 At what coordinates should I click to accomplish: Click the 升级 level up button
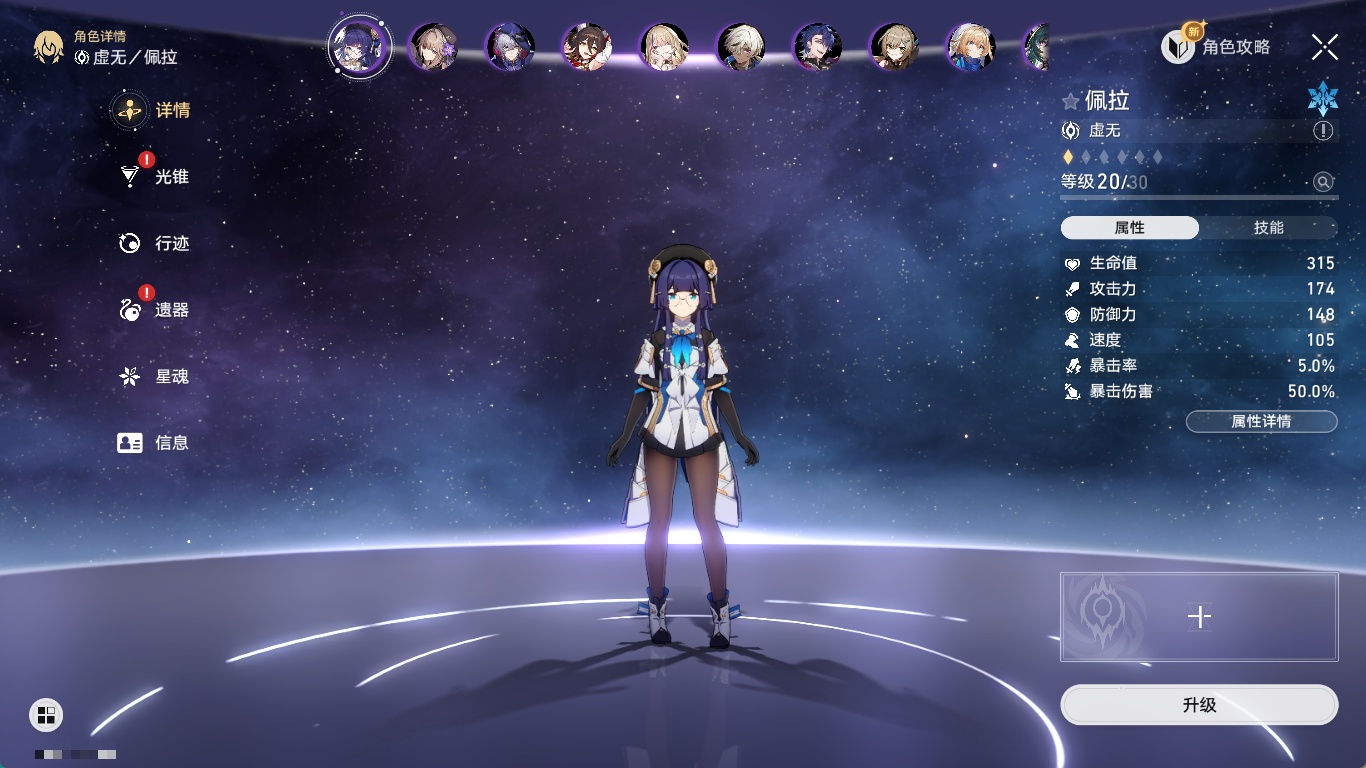point(1199,705)
